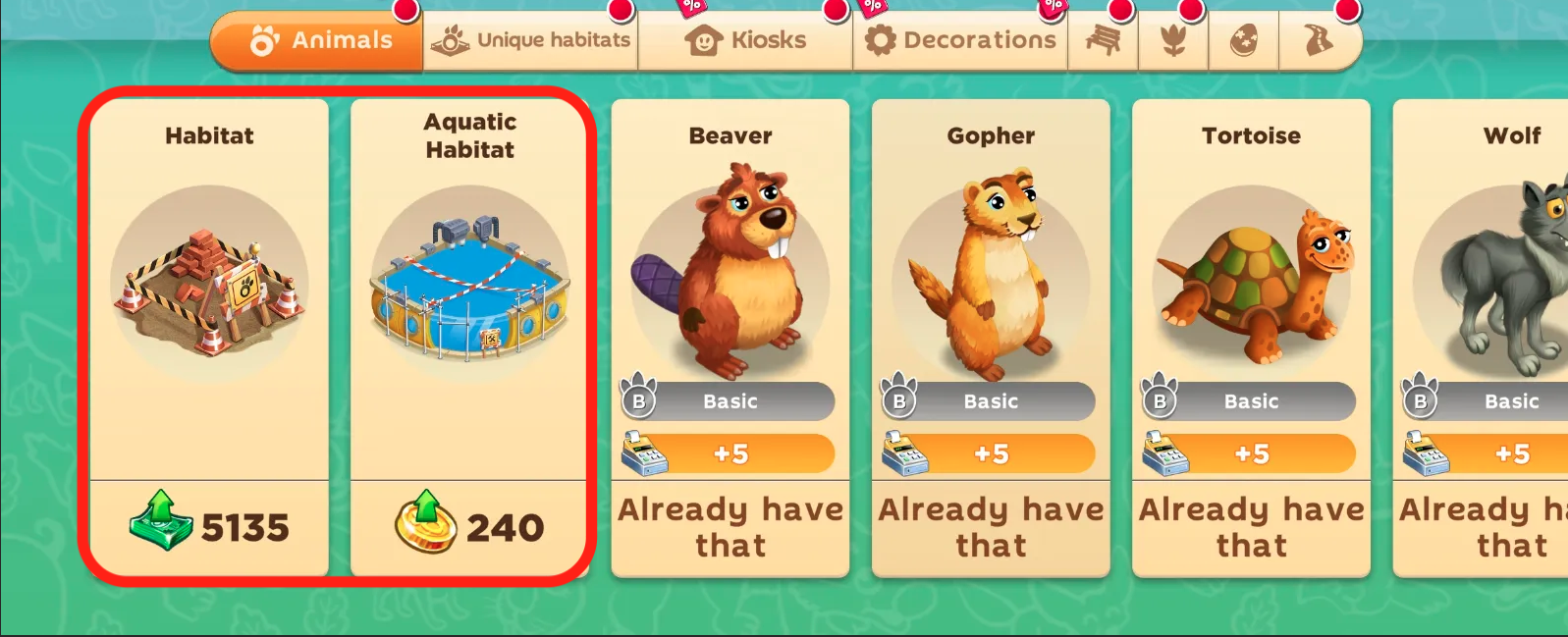Screen dimensions: 1568x637
Task: Select the Habitat construction card
Action: click(209, 285)
